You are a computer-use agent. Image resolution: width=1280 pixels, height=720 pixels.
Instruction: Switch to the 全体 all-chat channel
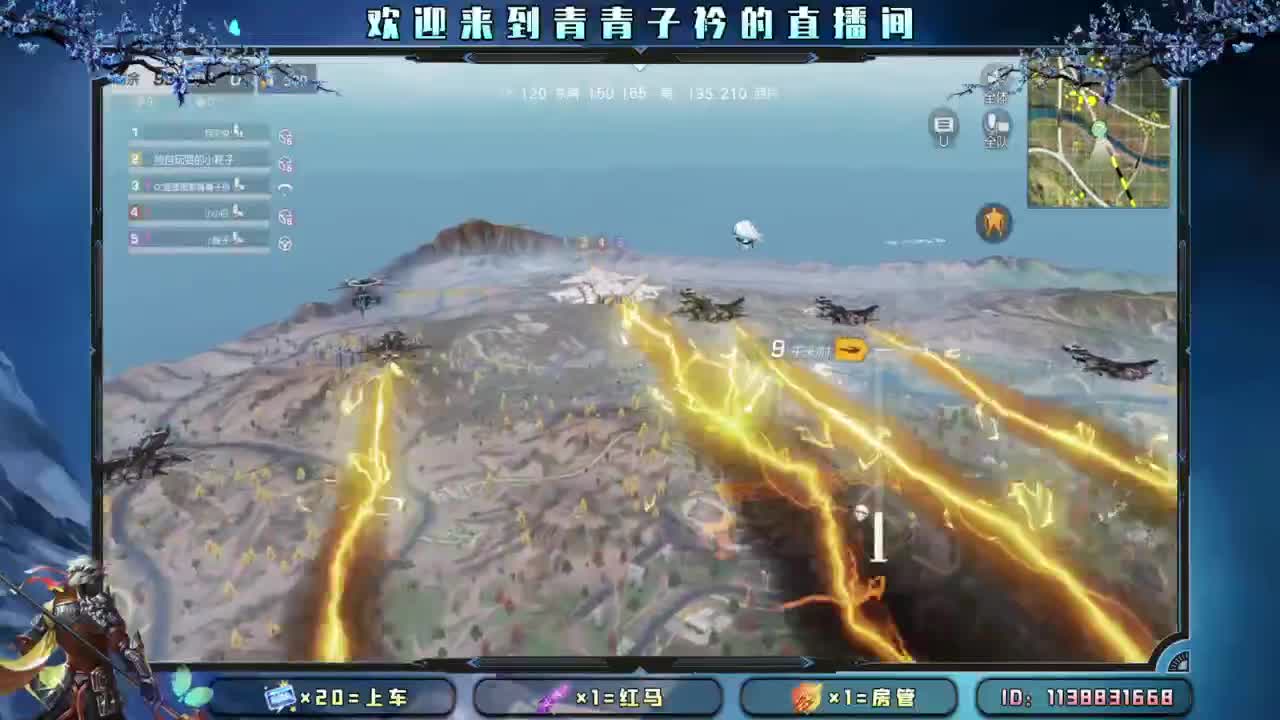pyautogui.click(x=995, y=95)
